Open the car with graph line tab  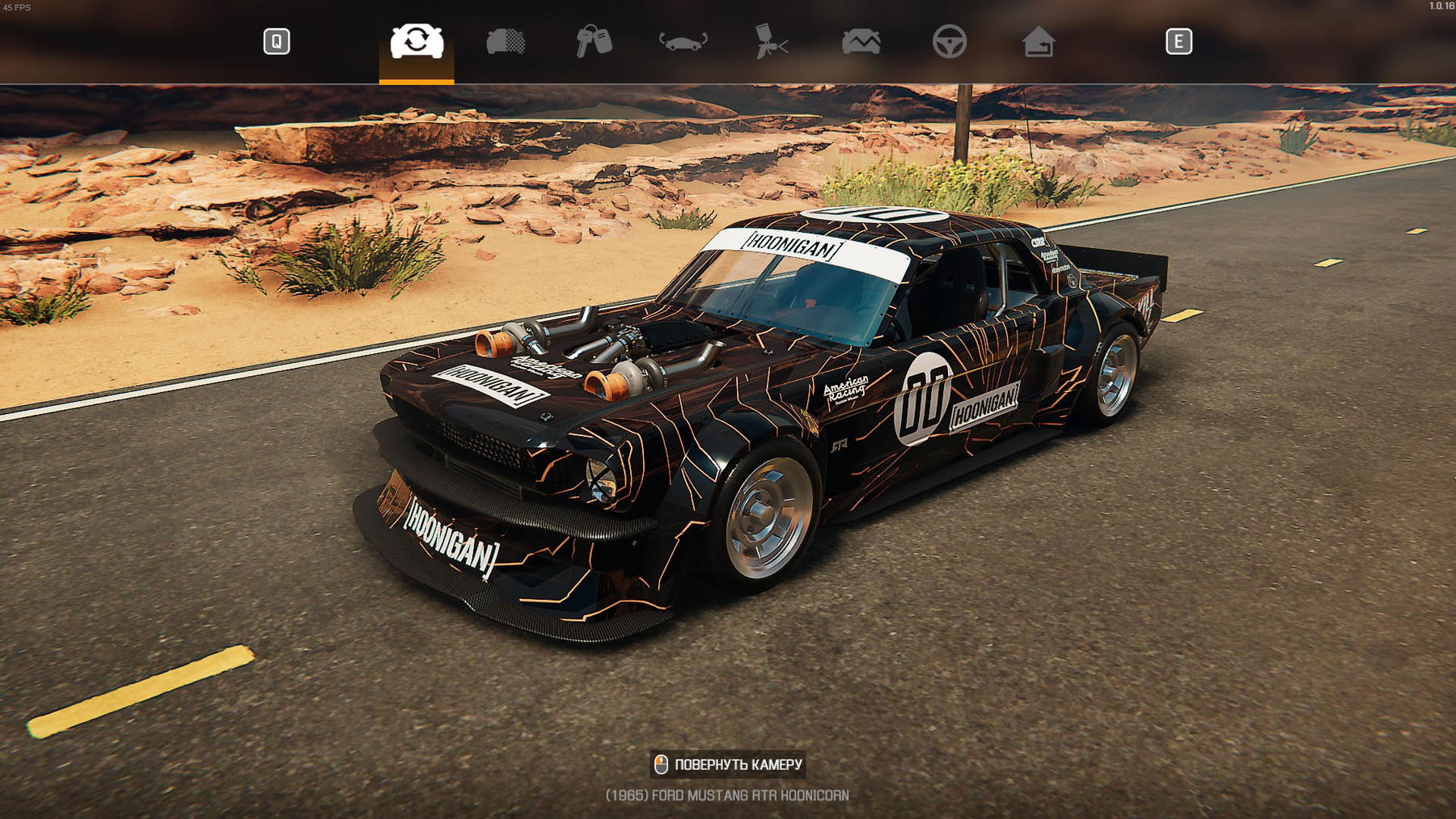point(861,41)
